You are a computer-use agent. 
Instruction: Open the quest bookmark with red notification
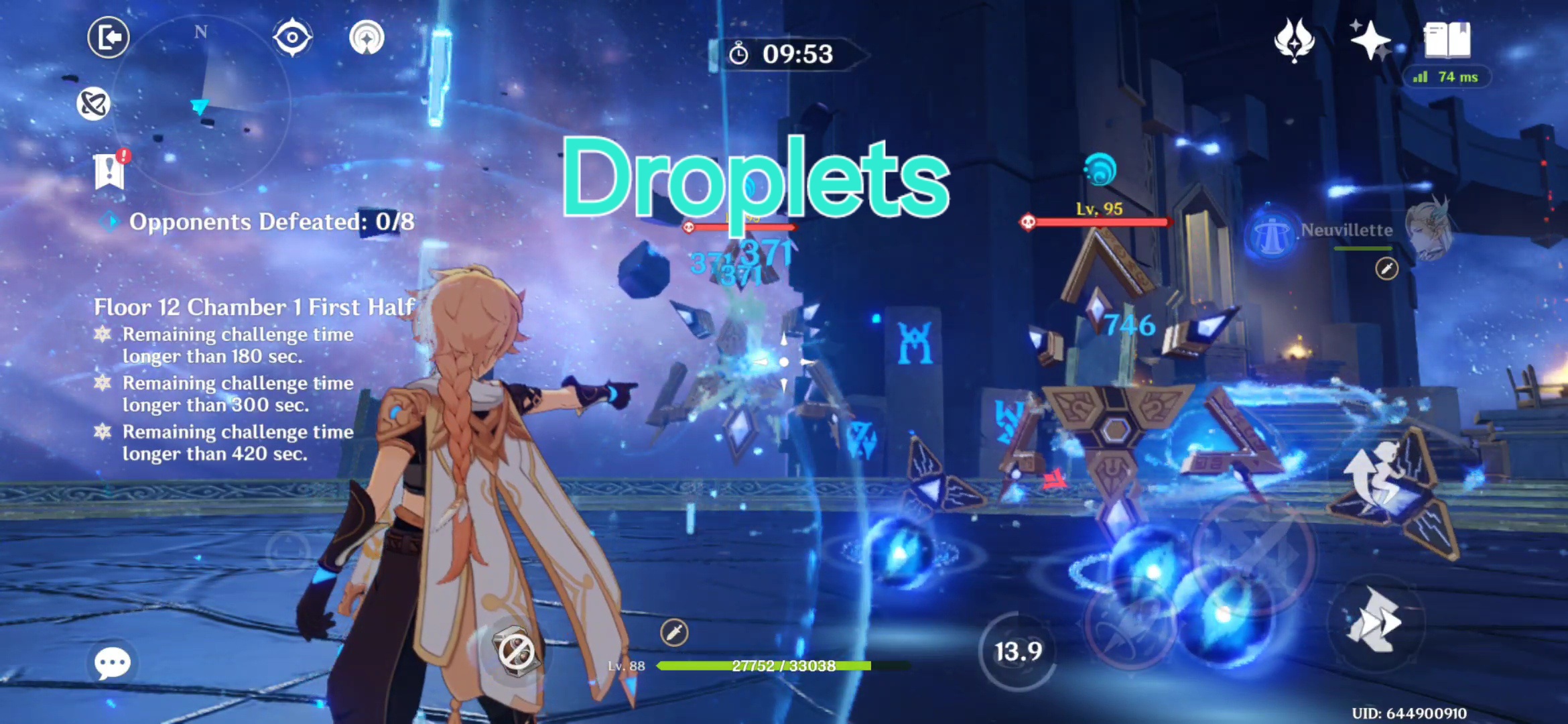point(109,171)
